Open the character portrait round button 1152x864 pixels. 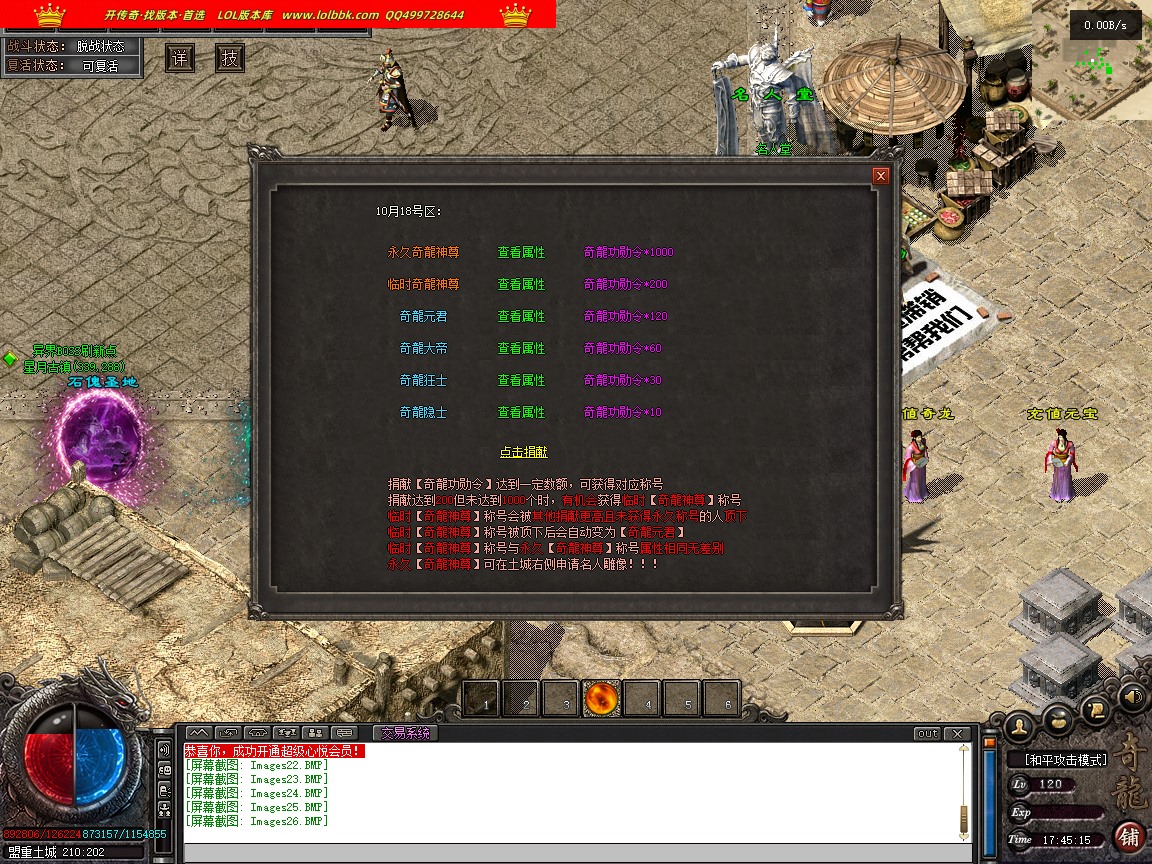pyautogui.click(x=1020, y=725)
